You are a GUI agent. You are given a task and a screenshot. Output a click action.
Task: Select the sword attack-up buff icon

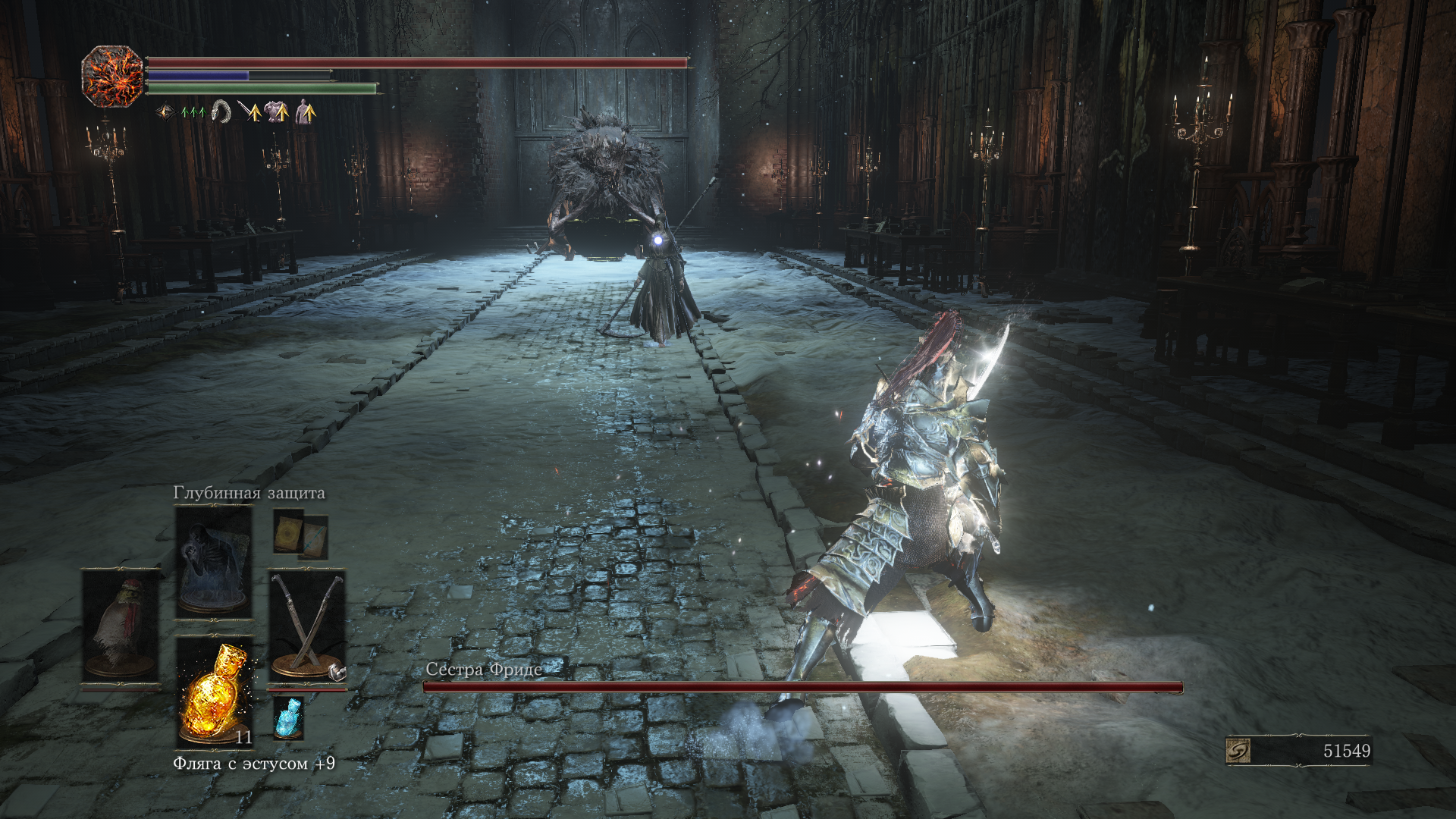tap(249, 111)
